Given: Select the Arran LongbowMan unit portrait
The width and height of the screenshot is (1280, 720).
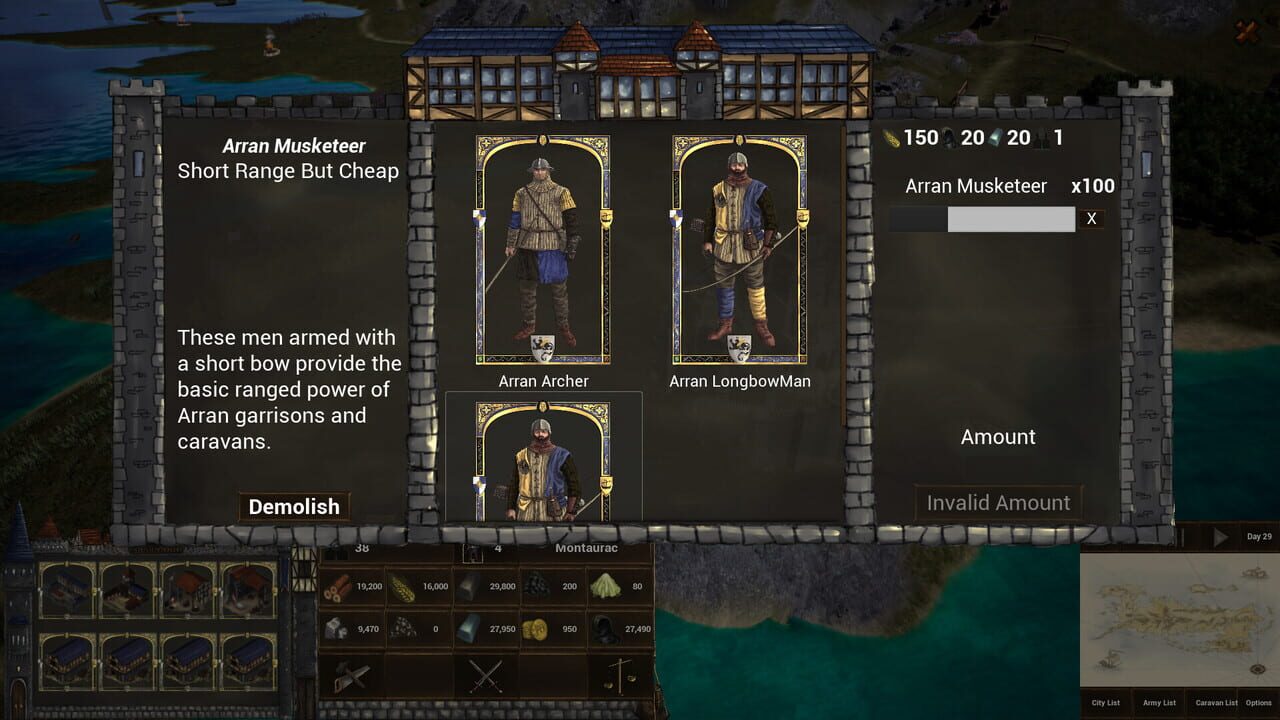Looking at the screenshot, I should pyautogui.click(x=738, y=250).
